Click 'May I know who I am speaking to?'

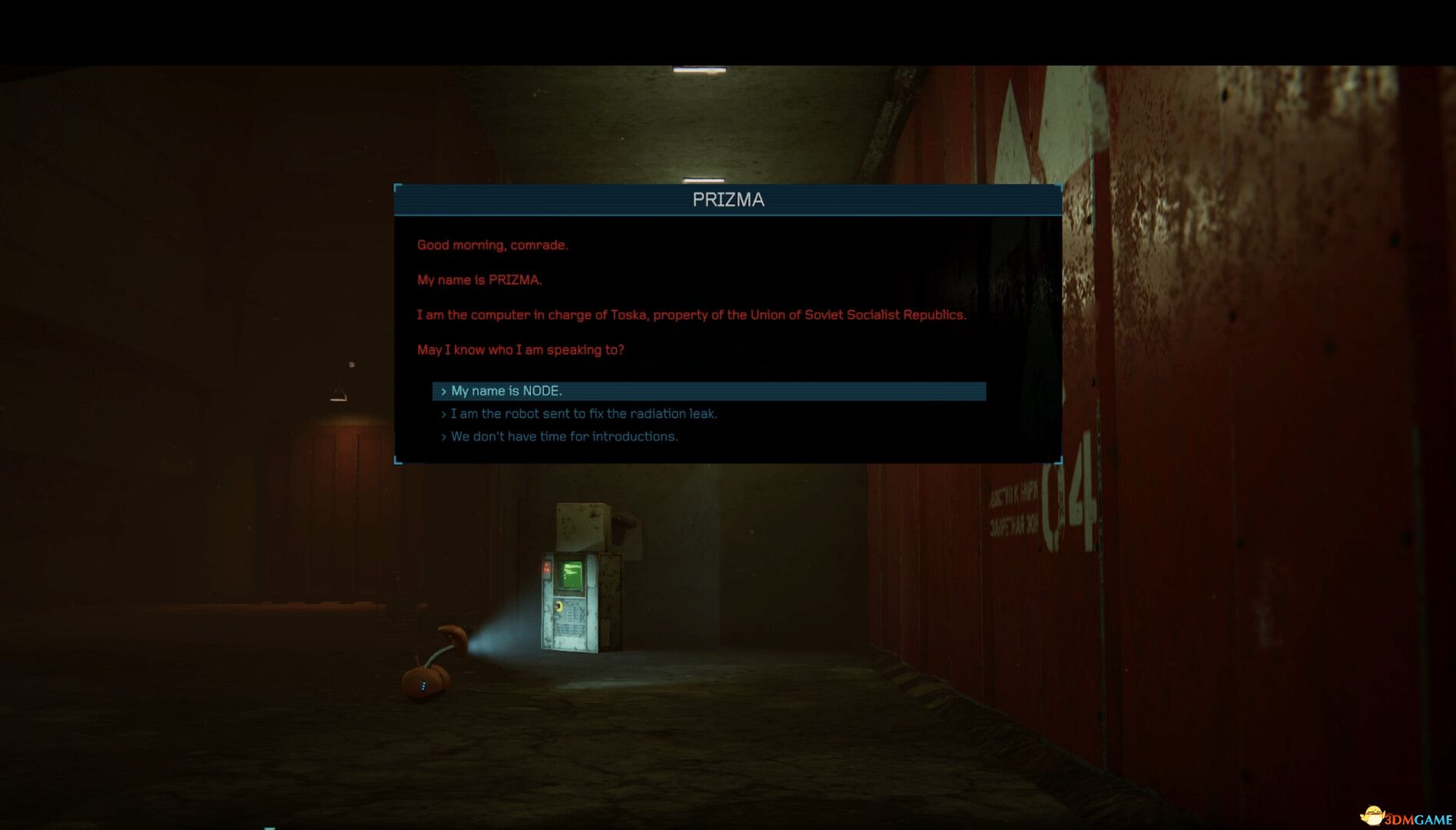[x=521, y=349]
